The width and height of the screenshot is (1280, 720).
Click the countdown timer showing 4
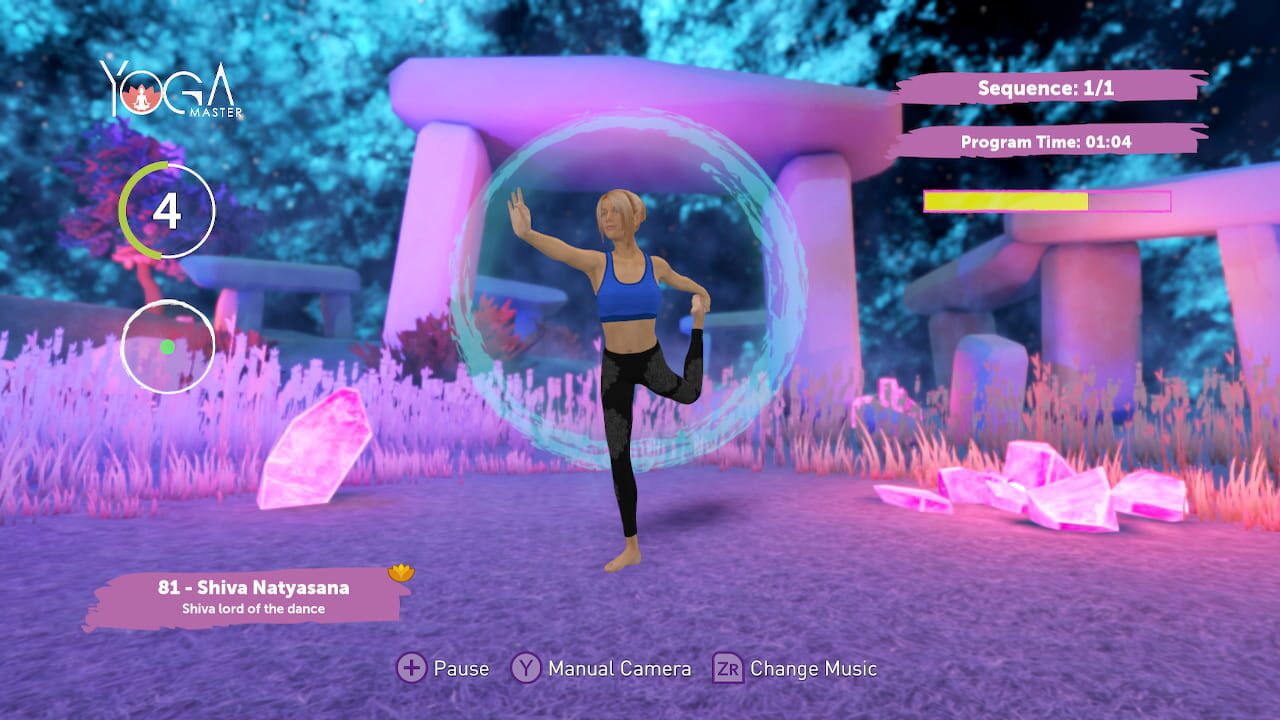point(167,211)
